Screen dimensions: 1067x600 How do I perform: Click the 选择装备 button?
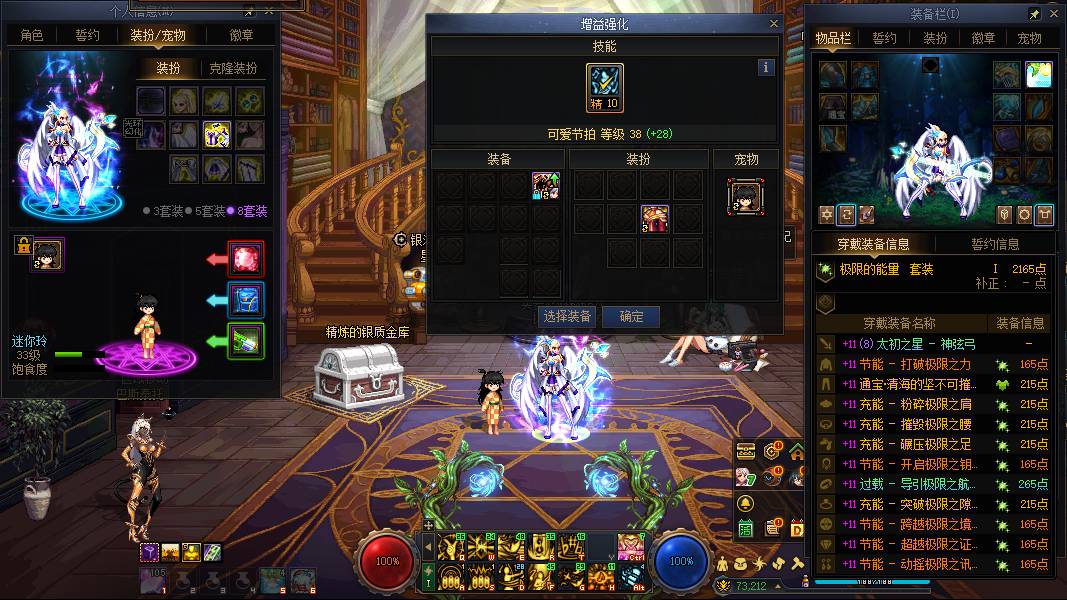point(566,317)
